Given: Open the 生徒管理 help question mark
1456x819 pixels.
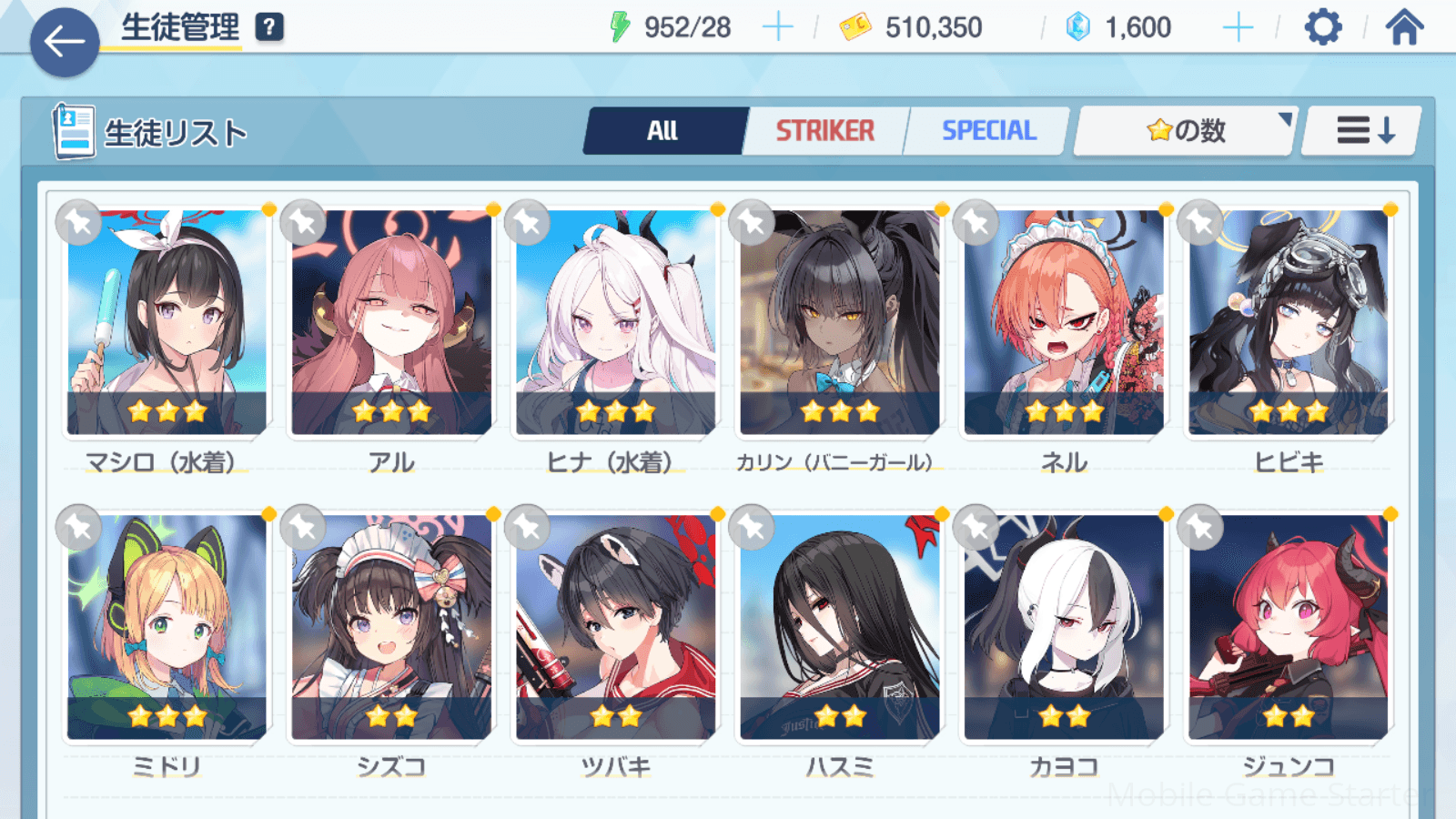Looking at the screenshot, I should tap(268, 27).
